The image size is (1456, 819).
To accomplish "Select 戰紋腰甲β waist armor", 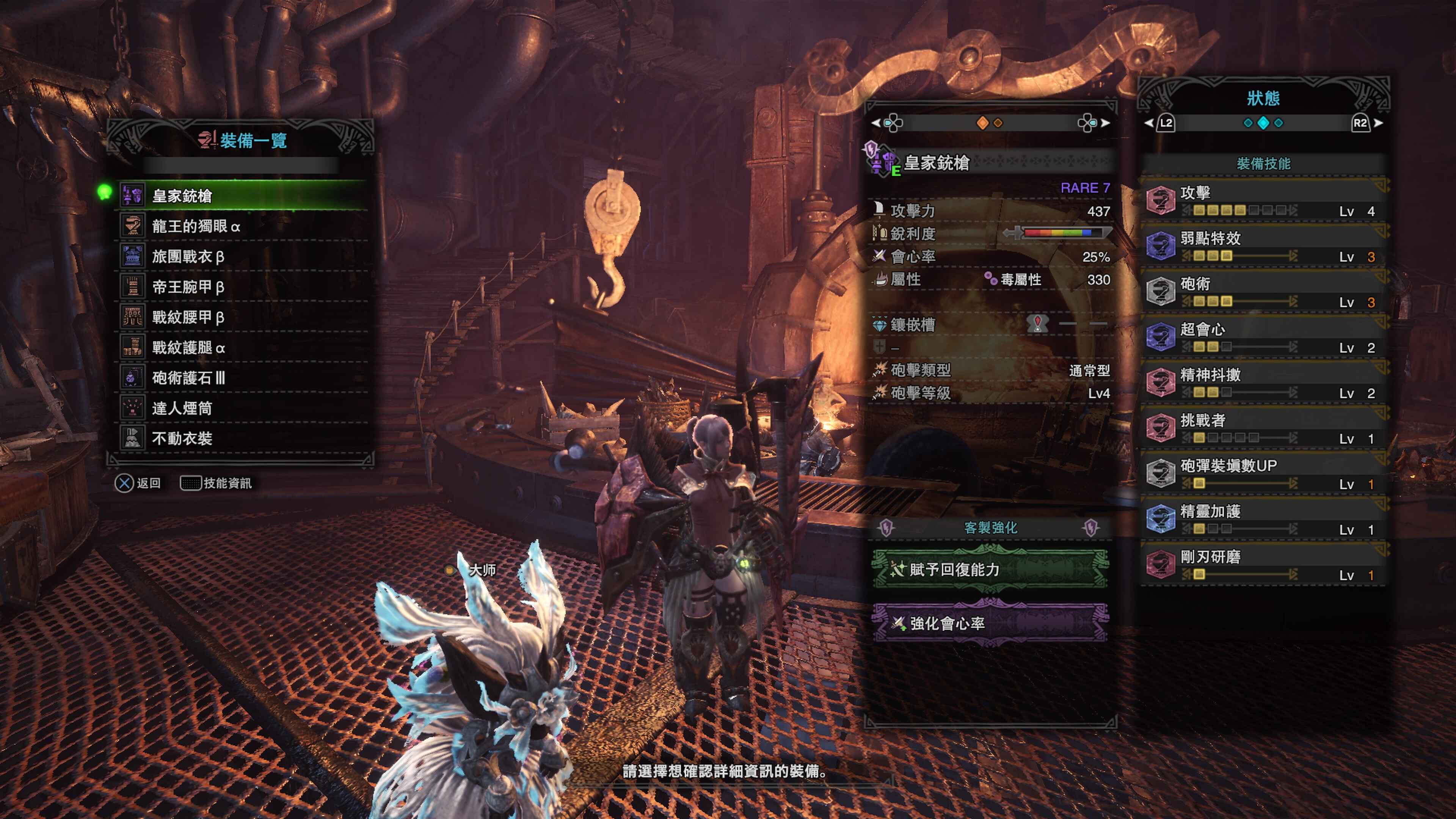I will pyautogui.click(x=243, y=317).
